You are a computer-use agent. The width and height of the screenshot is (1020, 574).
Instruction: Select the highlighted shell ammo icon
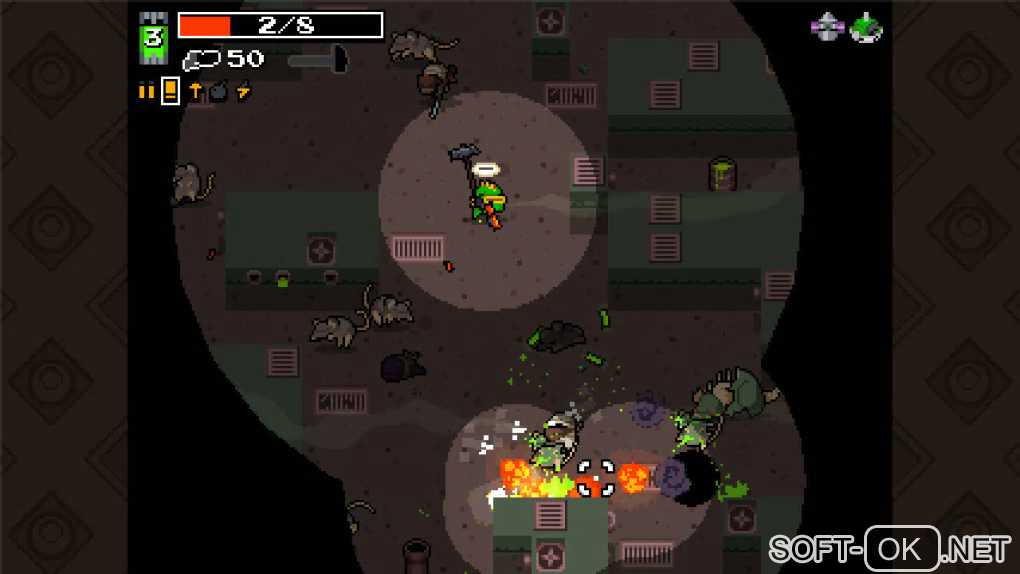click(170, 91)
